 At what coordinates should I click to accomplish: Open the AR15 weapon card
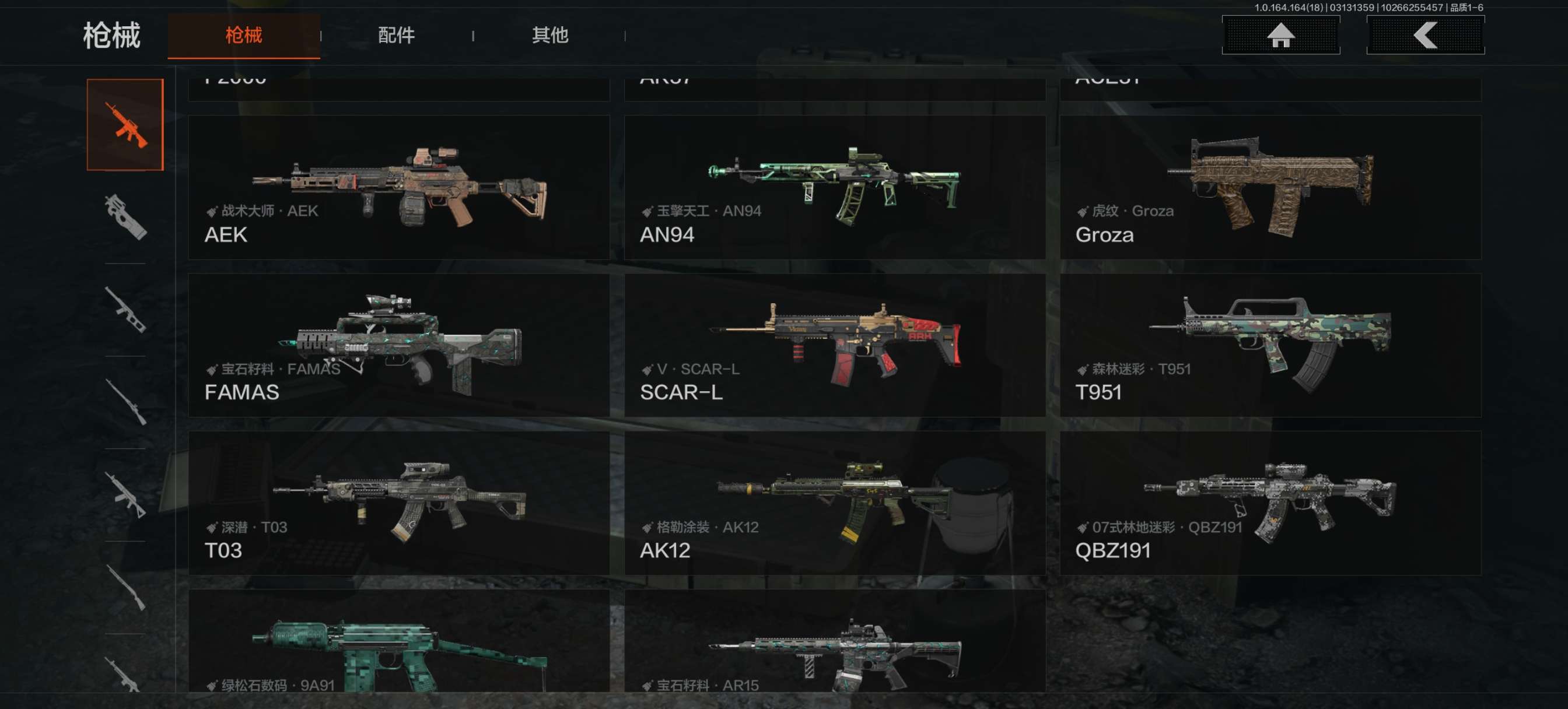(835, 642)
